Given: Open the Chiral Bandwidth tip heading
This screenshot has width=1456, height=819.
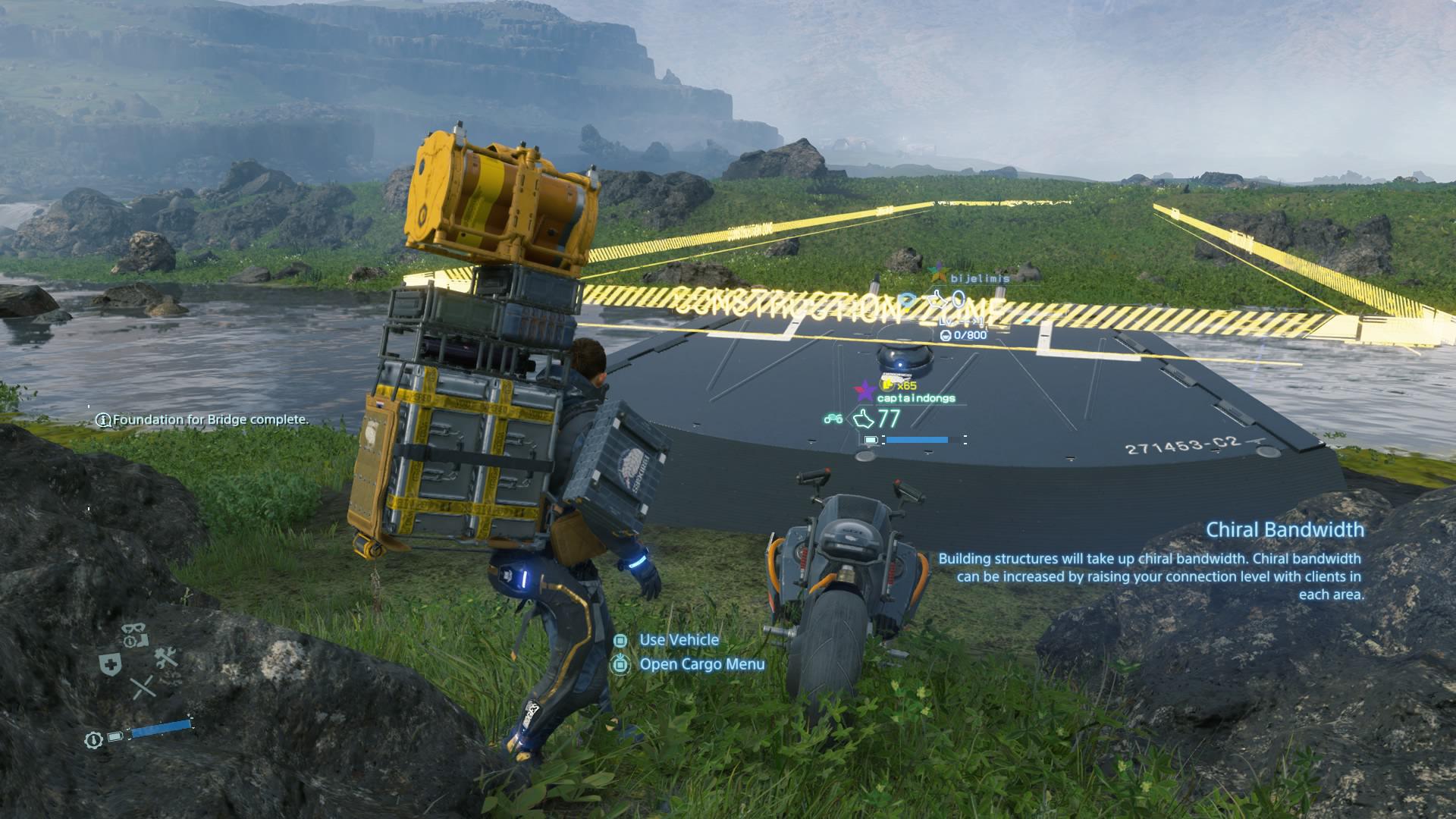Looking at the screenshot, I should (x=1285, y=529).
